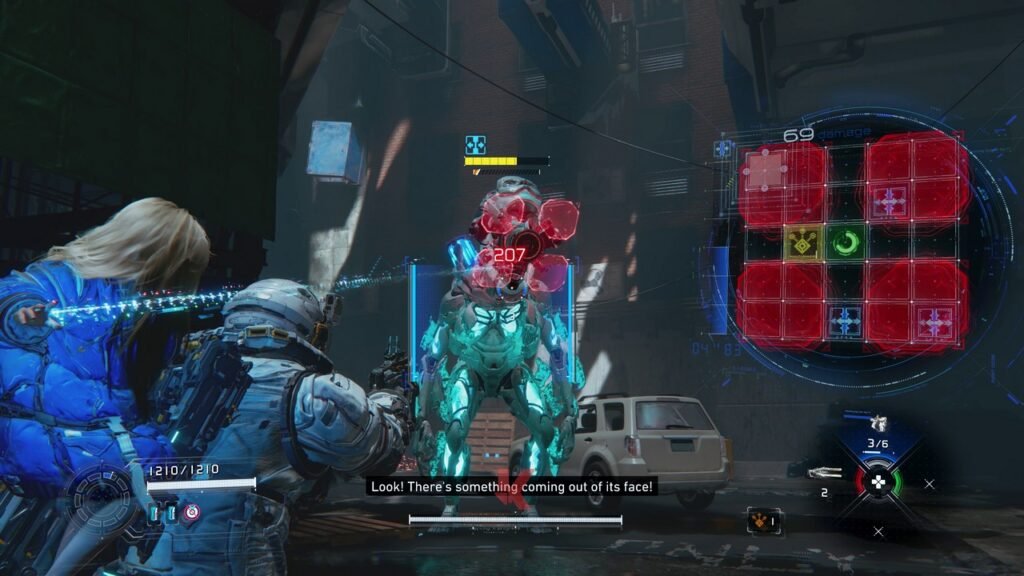The width and height of the screenshot is (1024, 576).
Task: Click the blue icon above the enemy health bar
Action: [x=475, y=145]
